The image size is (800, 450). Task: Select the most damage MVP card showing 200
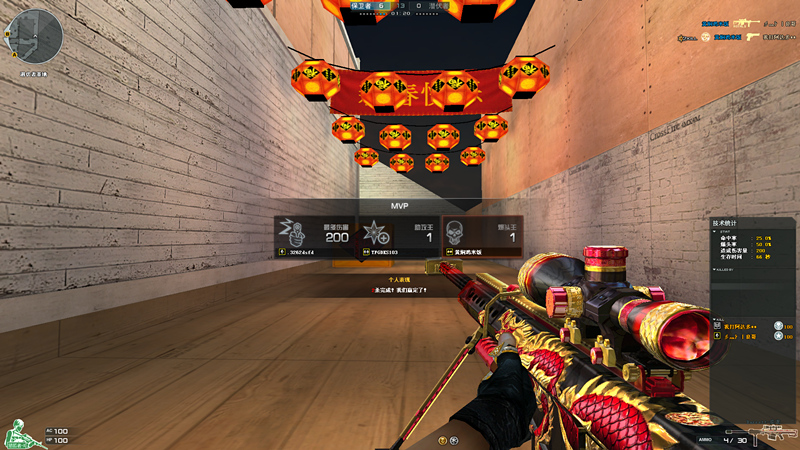(x=316, y=237)
